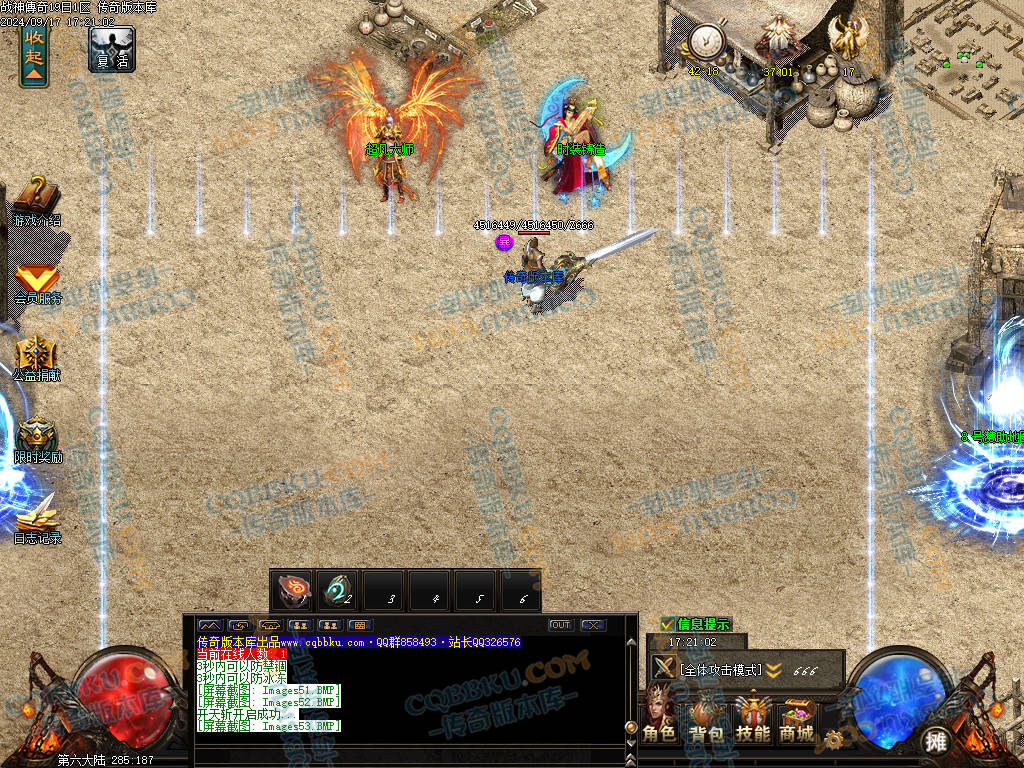Open the 会员服务 member service menu

click(x=37, y=282)
